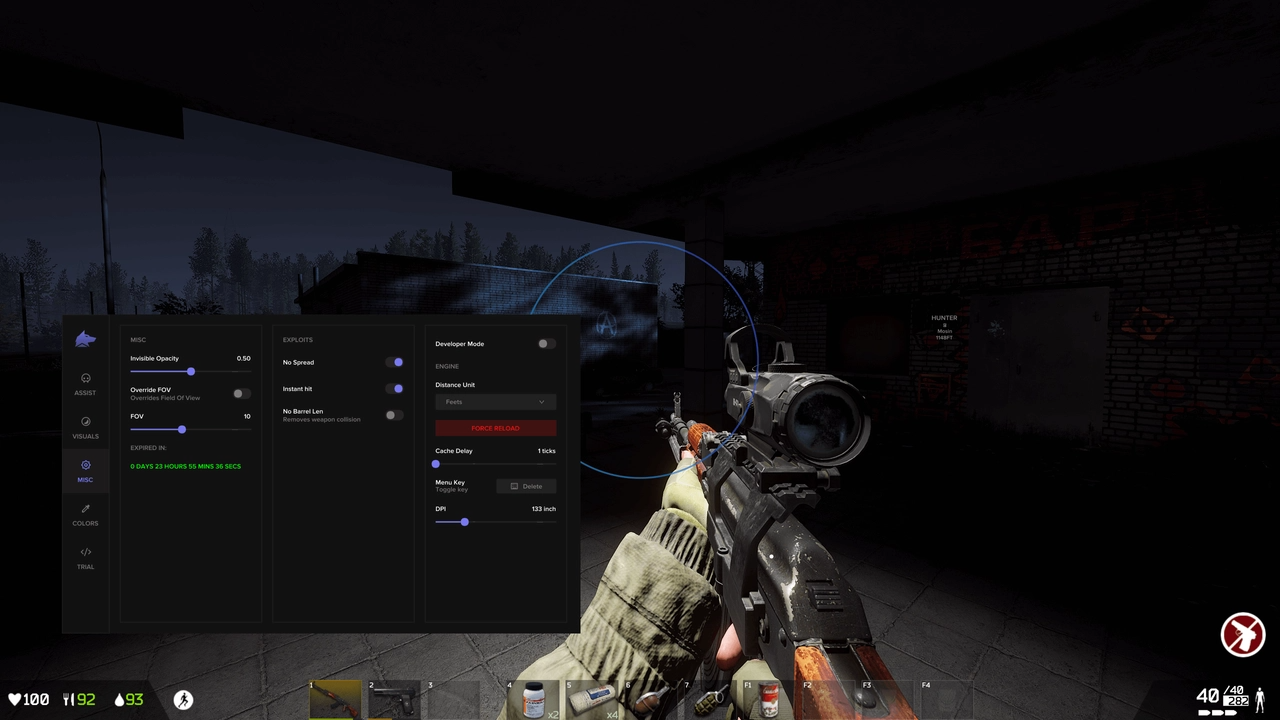Click the wolf logo at the sidebar top
This screenshot has height=720, width=1280.
point(85,339)
